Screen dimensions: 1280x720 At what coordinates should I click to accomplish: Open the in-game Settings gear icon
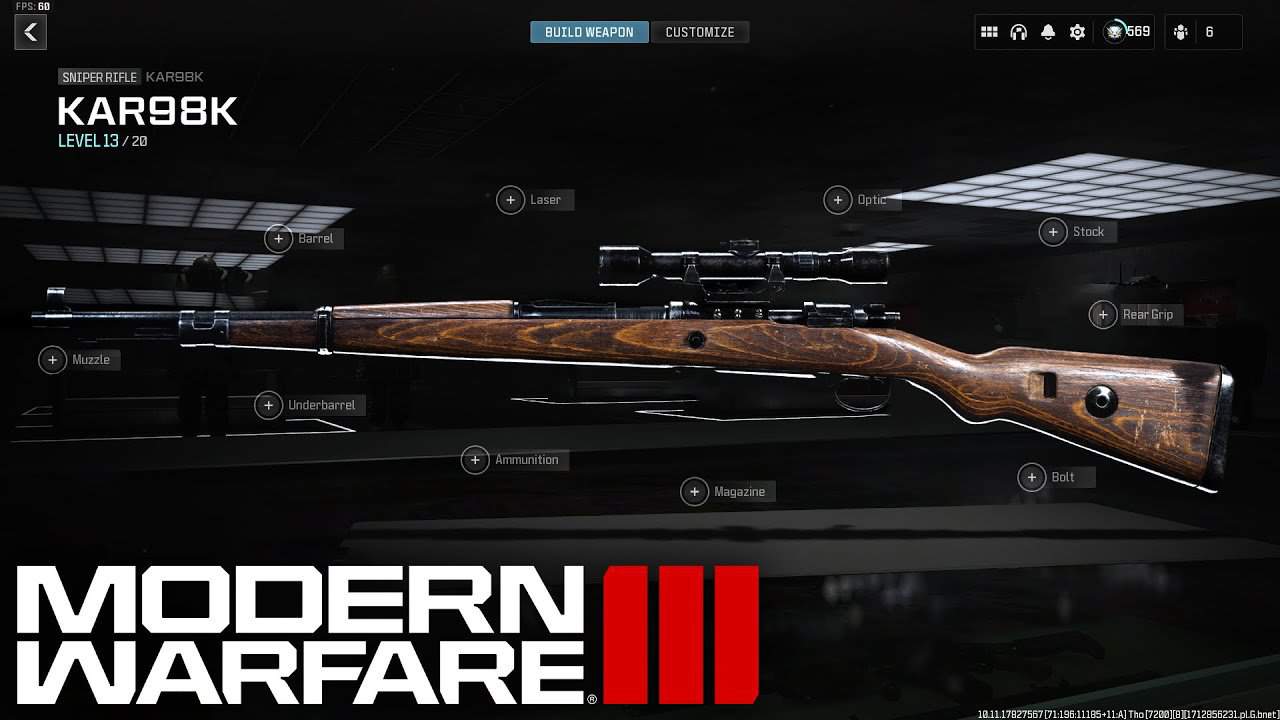(x=1077, y=32)
